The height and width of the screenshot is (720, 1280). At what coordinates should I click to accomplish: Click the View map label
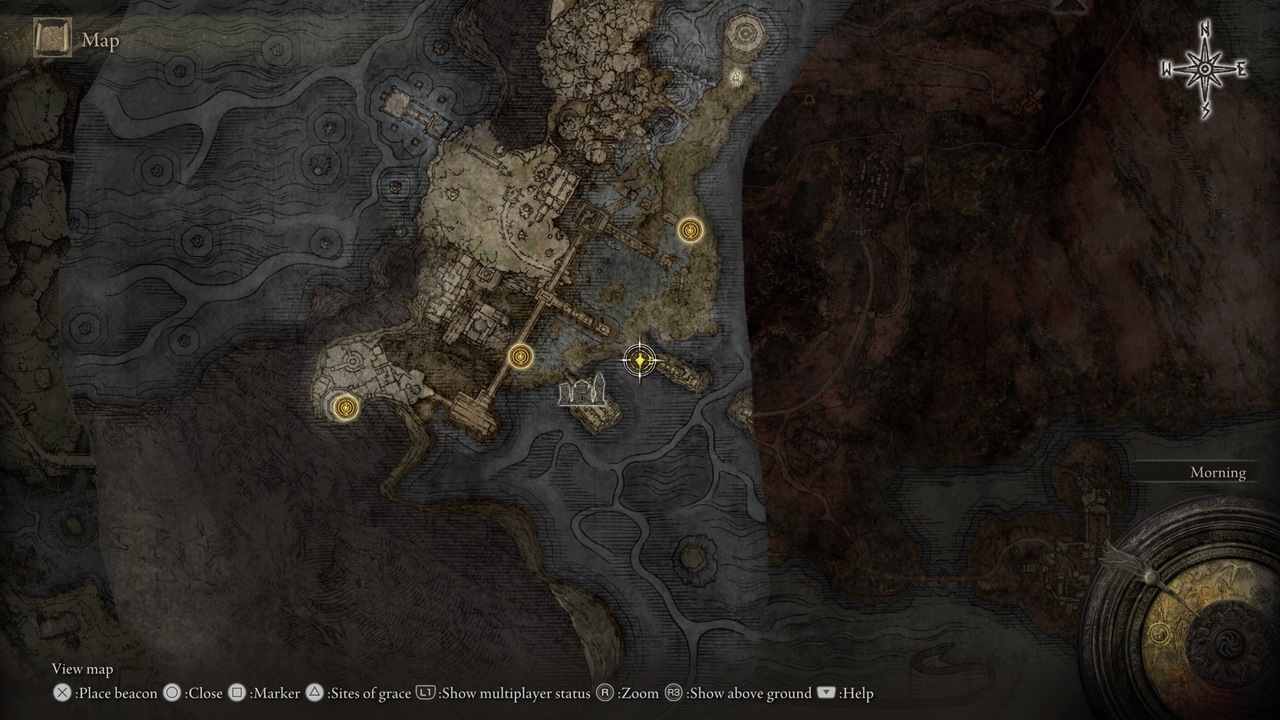82,669
